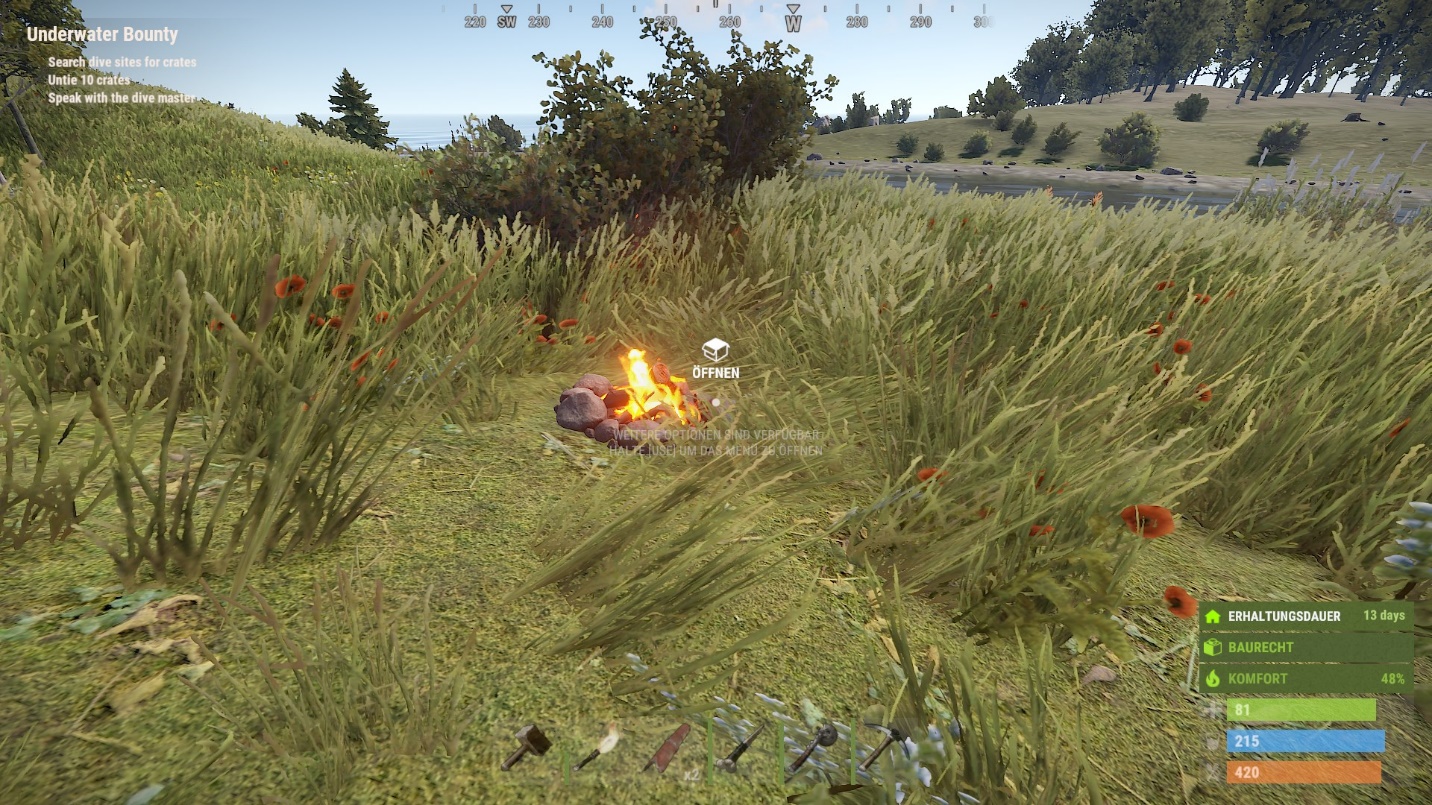The image size is (1432, 805).
Task: Open the Underwater Bounty mission tracker
Action: coord(102,35)
